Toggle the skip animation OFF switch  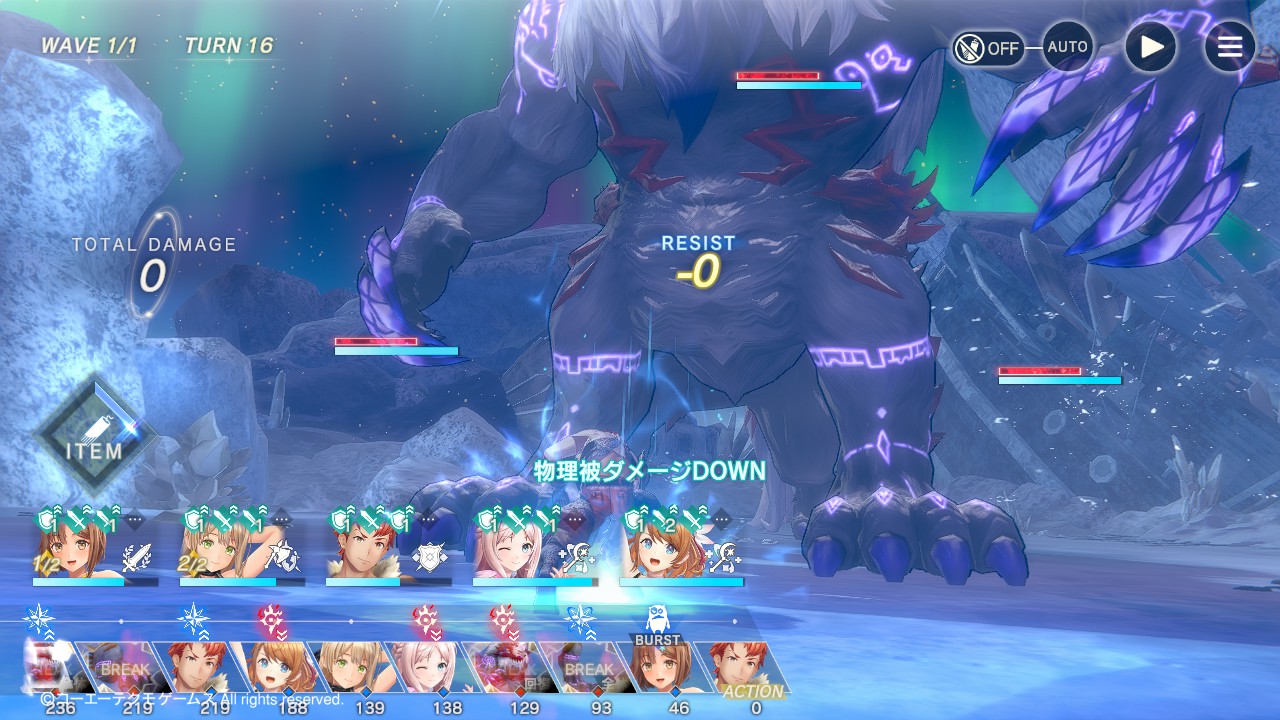[988, 47]
